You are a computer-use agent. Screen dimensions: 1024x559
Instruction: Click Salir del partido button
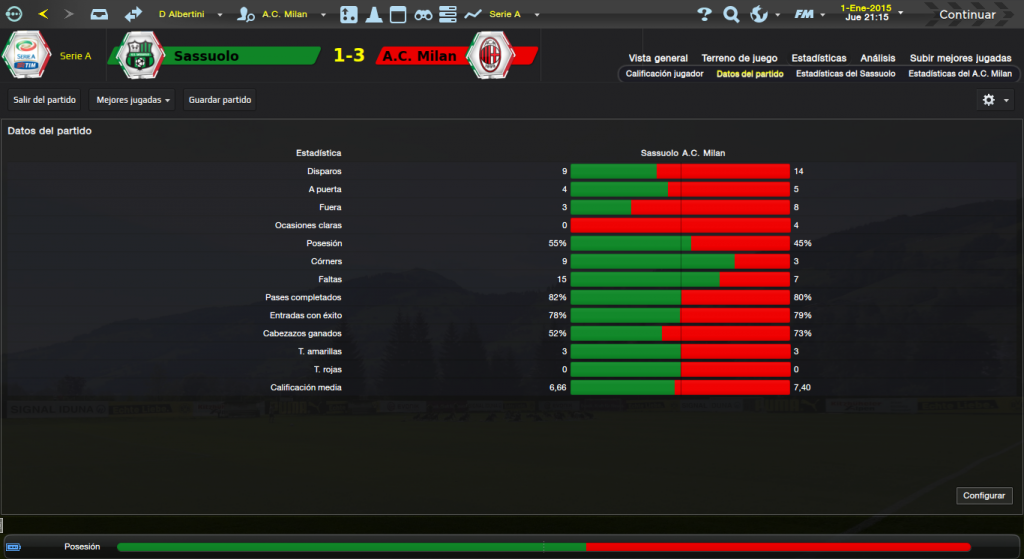click(43, 100)
